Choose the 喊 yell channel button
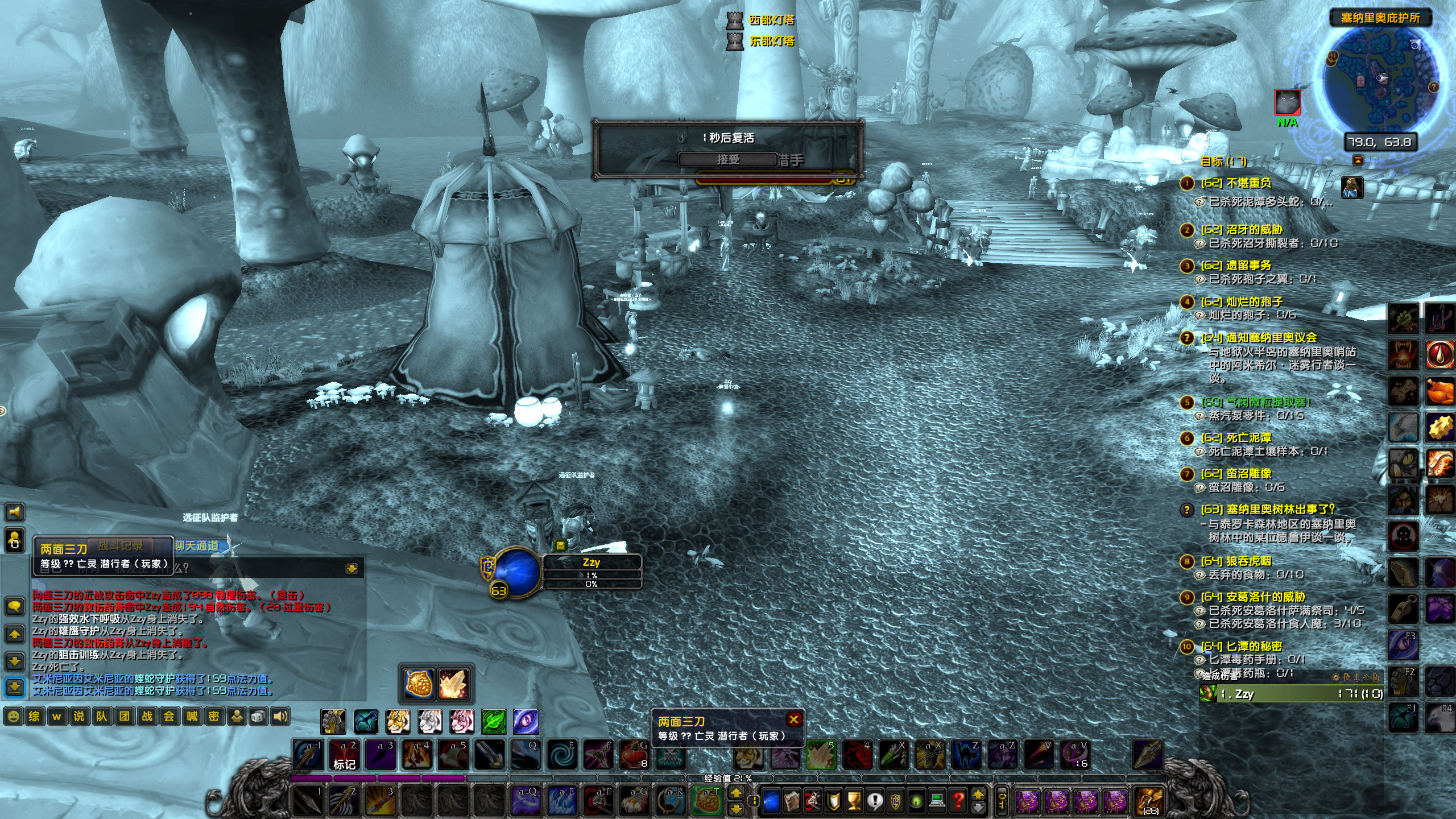 pos(192,717)
